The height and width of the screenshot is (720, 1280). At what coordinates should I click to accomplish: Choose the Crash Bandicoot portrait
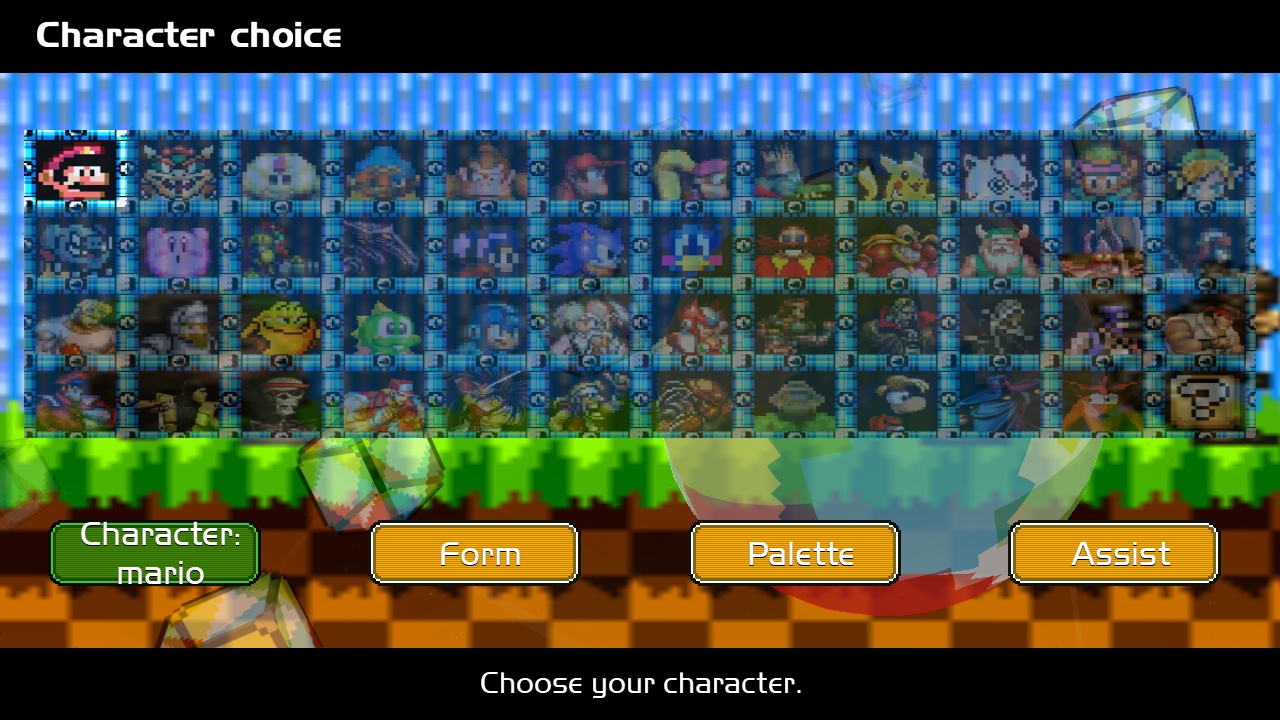(x=1100, y=400)
